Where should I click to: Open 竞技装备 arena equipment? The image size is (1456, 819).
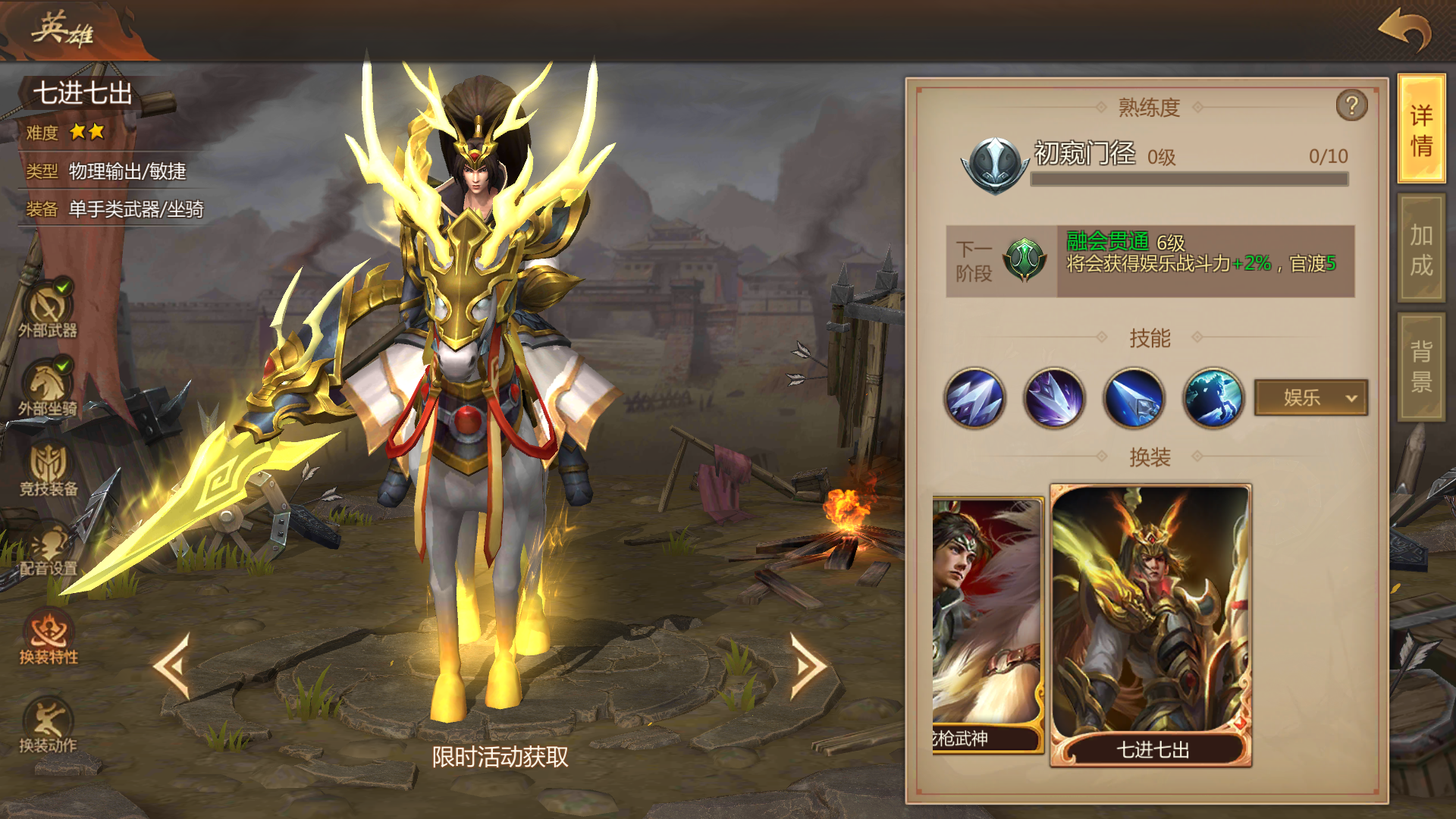pos(49,469)
